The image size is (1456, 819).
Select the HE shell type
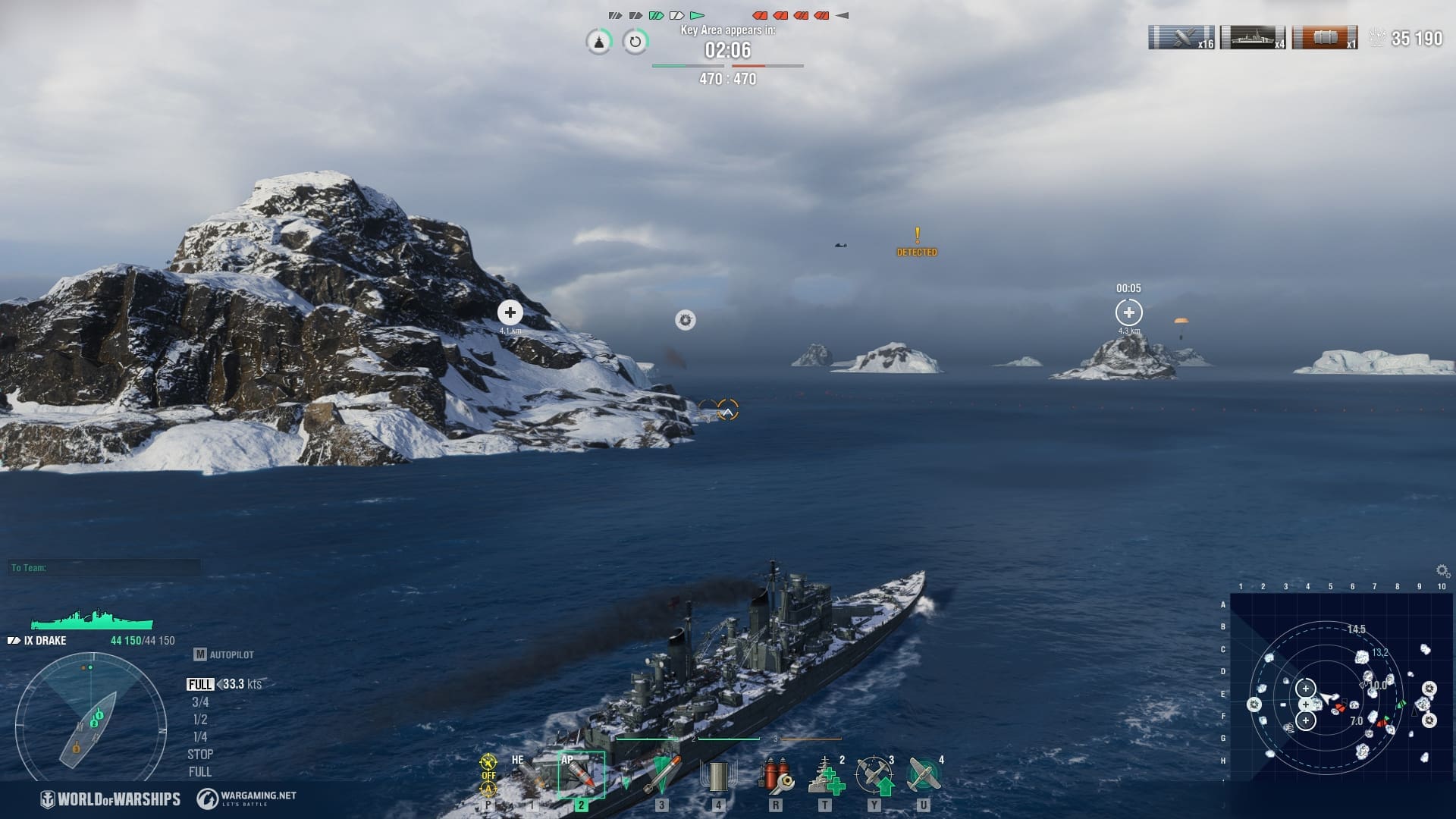click(528, 775)
